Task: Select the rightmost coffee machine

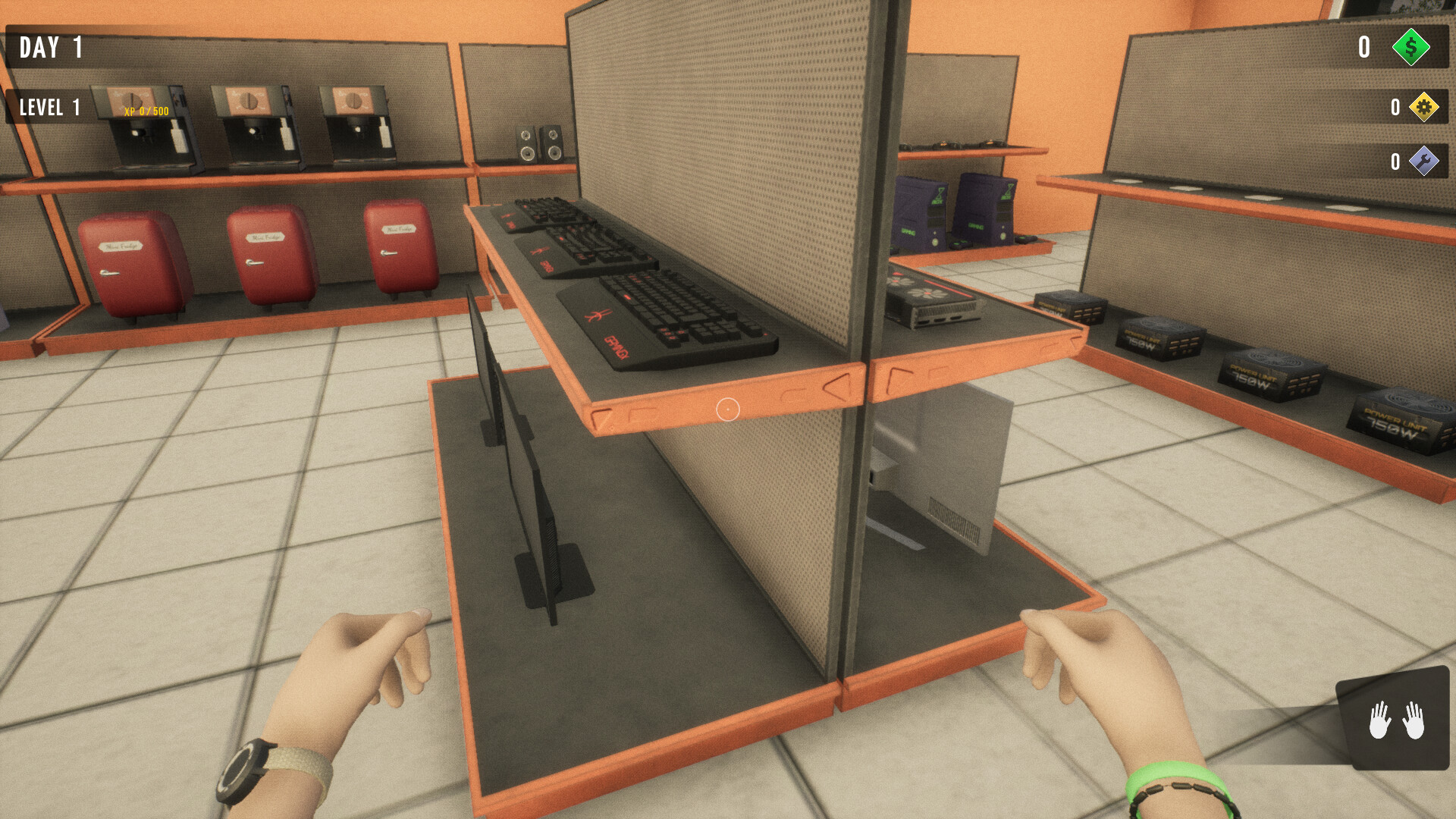Action: point(355,125)
